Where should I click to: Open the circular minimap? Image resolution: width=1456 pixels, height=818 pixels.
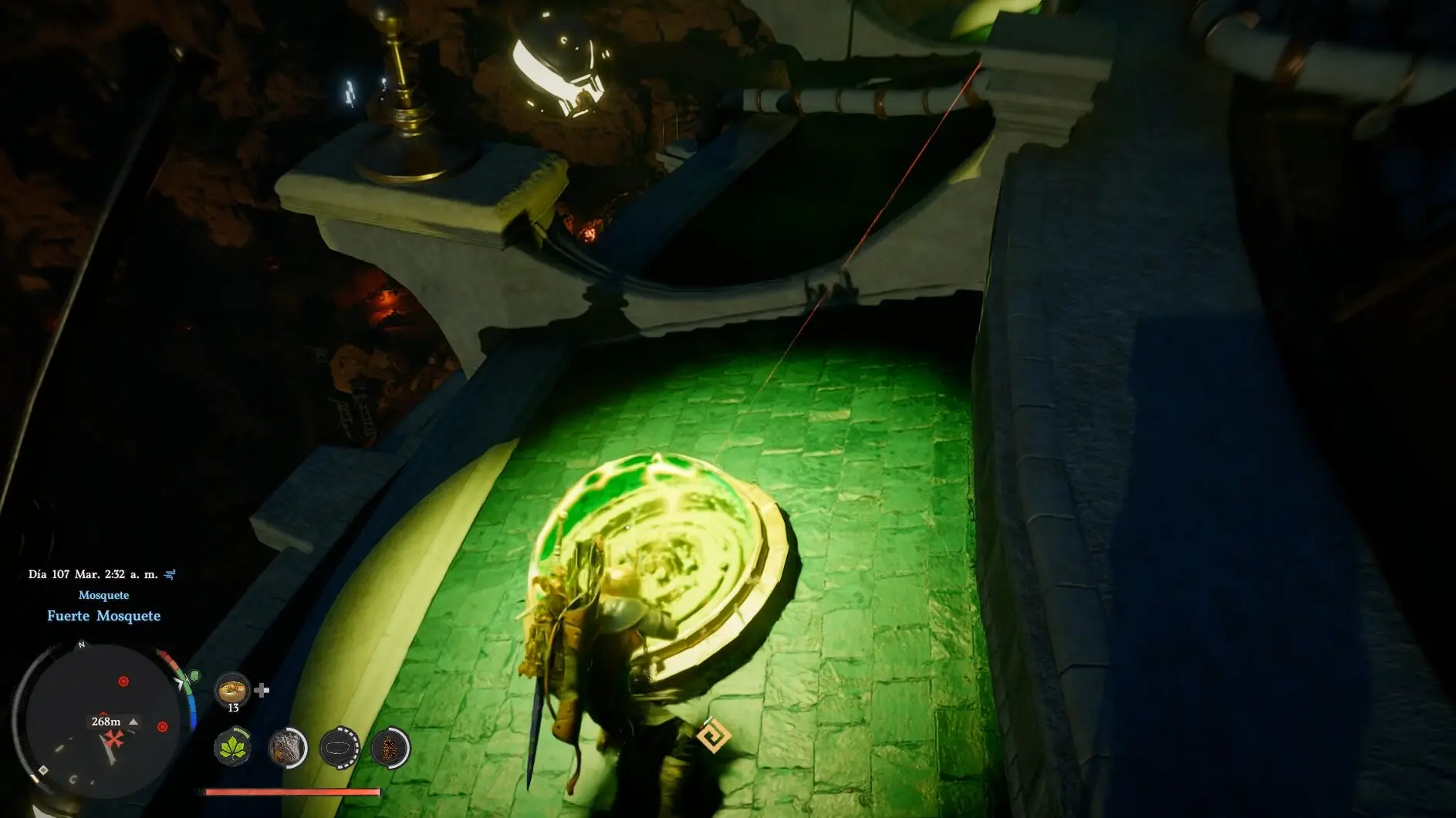point(96,714)
